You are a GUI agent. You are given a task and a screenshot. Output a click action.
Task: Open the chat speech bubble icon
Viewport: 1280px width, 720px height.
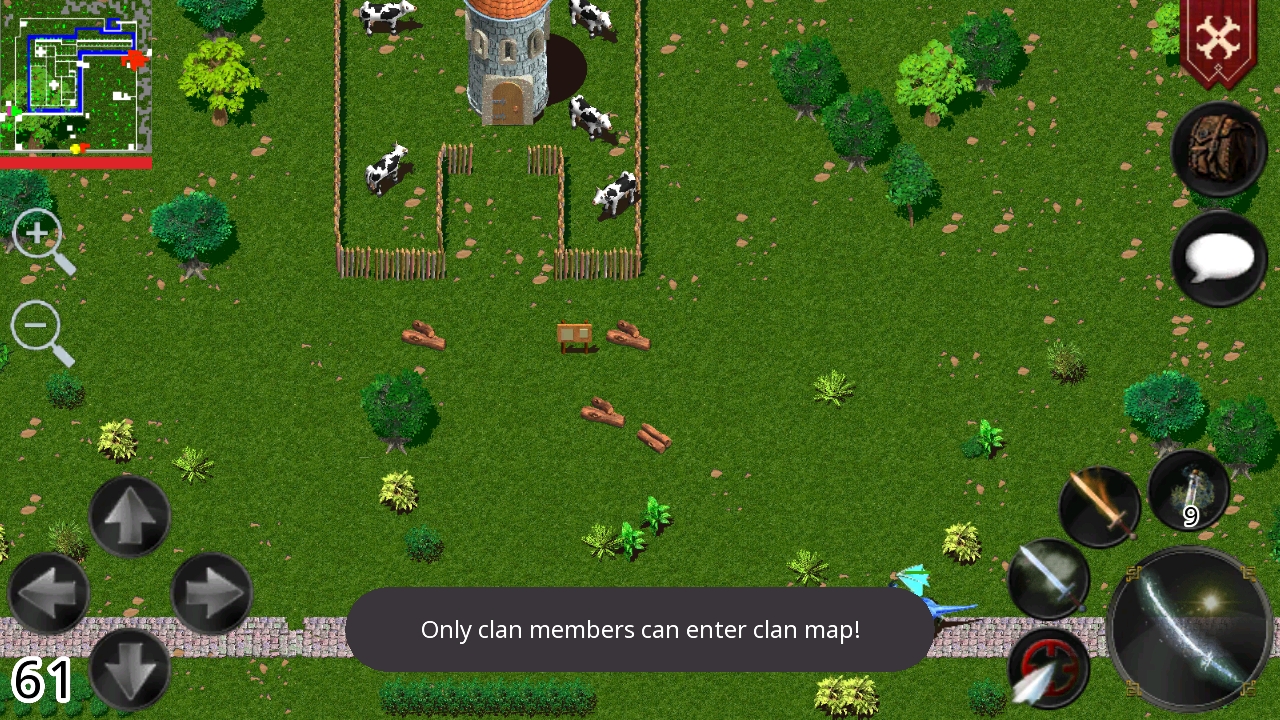pyautogui.click(x=1218, y=258)
